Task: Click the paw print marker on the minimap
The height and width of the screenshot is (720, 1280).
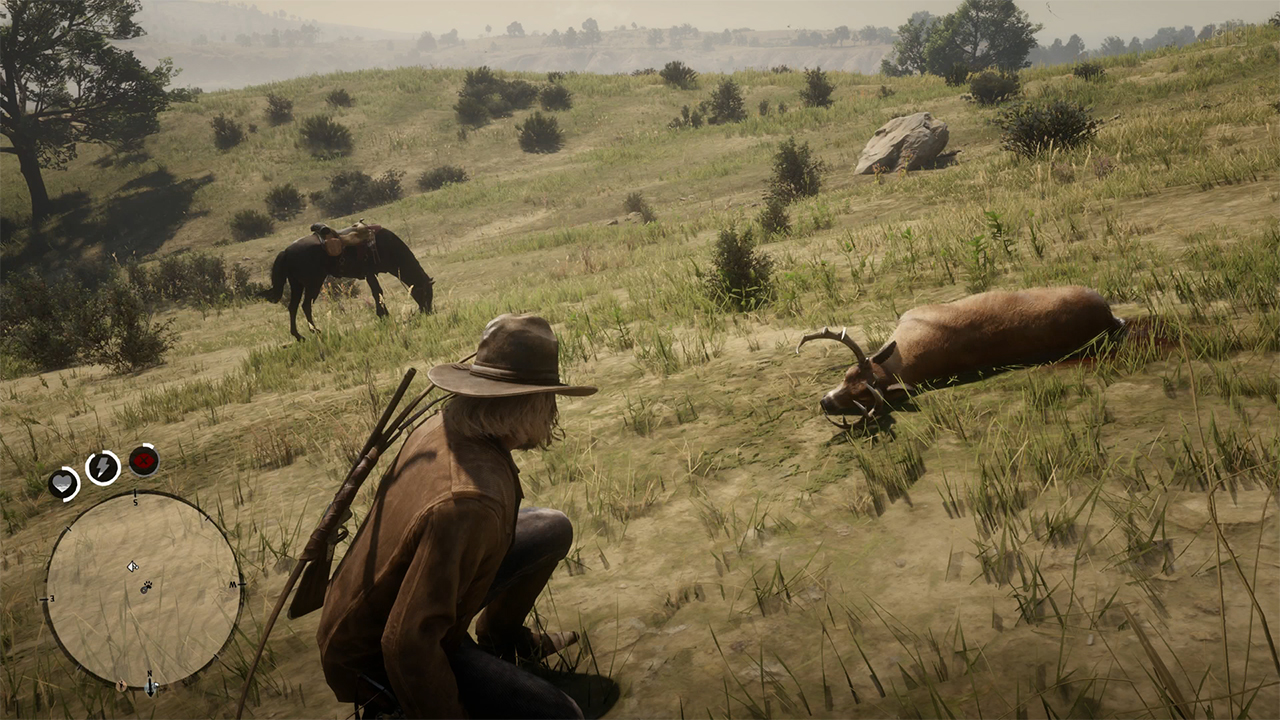Action: tap(146, 586)
